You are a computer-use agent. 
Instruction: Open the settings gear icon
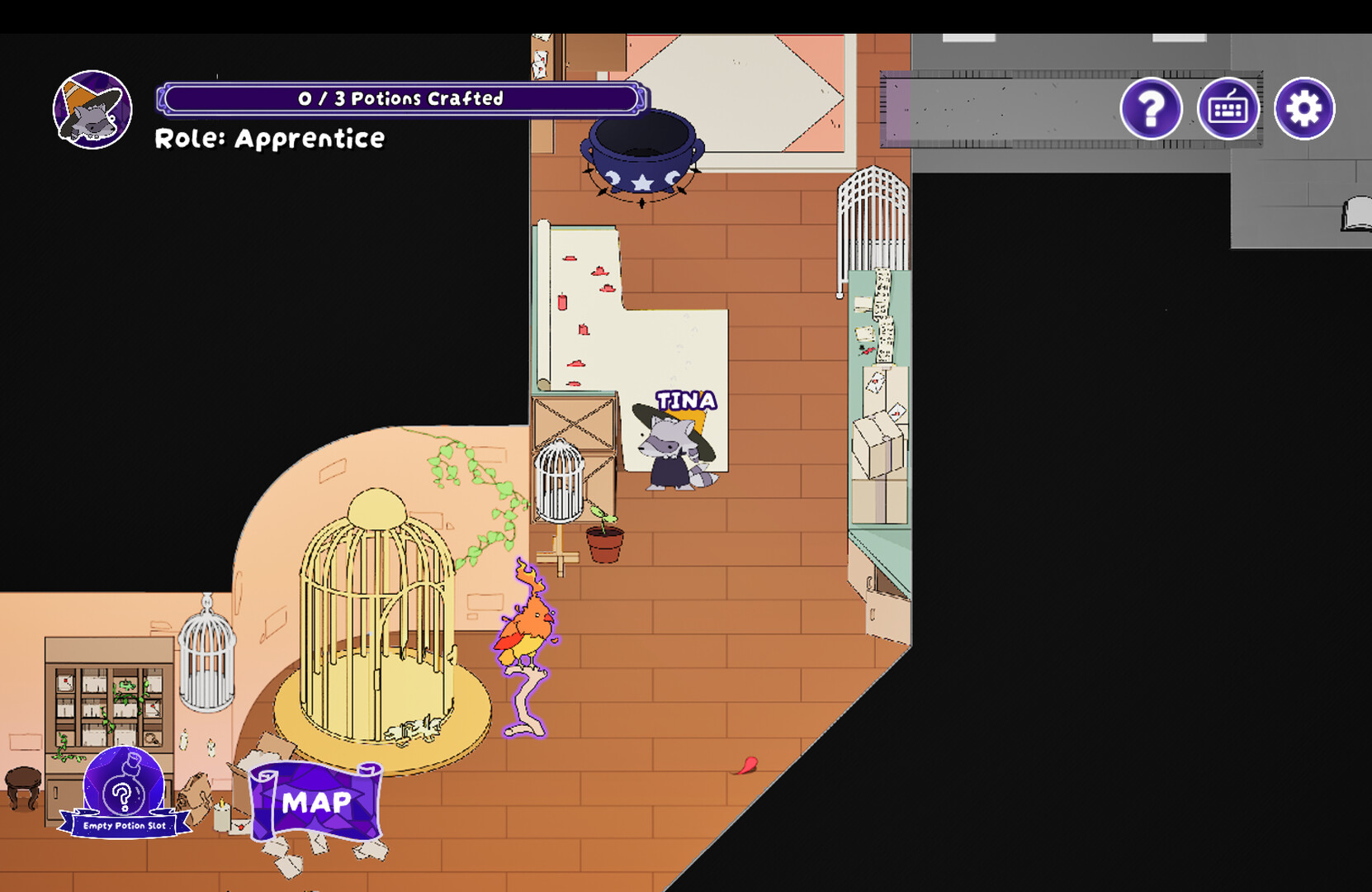tap(1305, 108)
